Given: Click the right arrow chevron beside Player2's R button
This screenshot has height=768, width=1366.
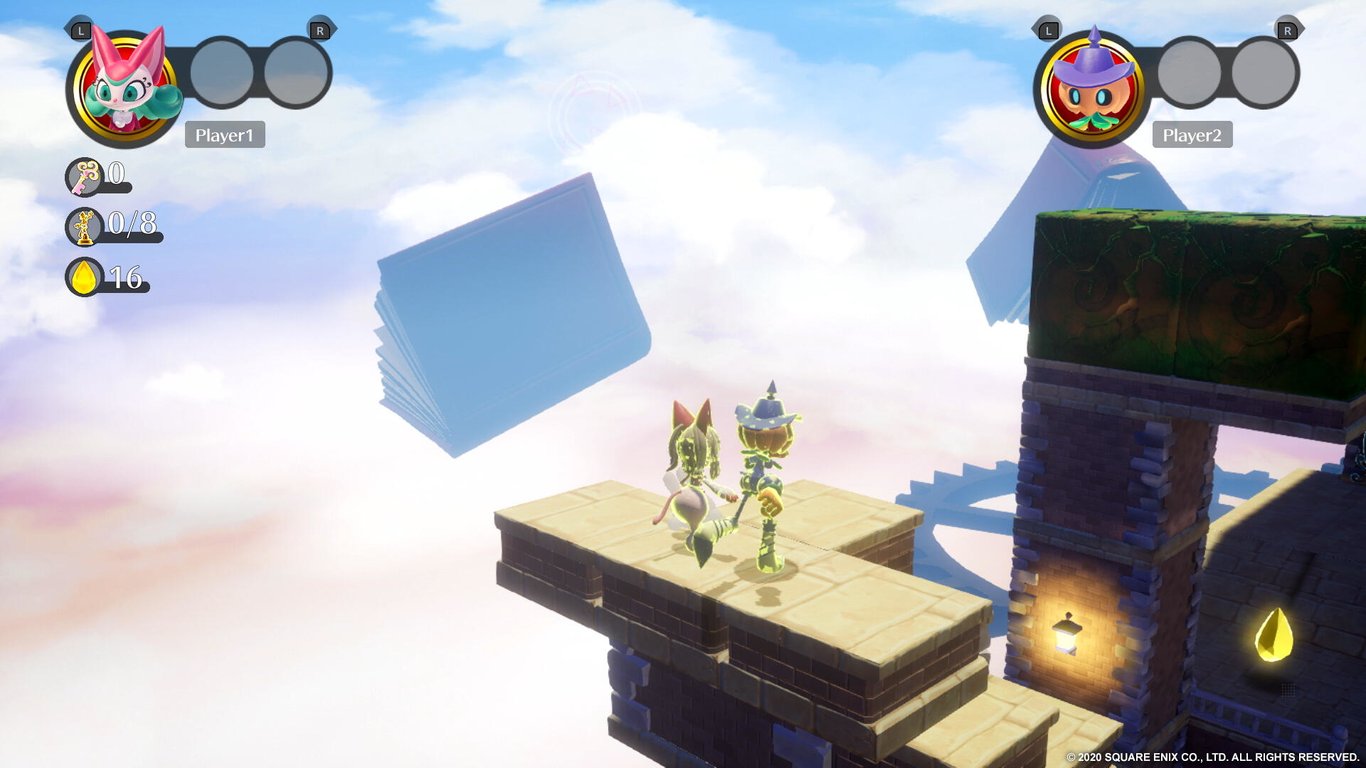Looking at the screenshot, I should tap(1301, 29).
